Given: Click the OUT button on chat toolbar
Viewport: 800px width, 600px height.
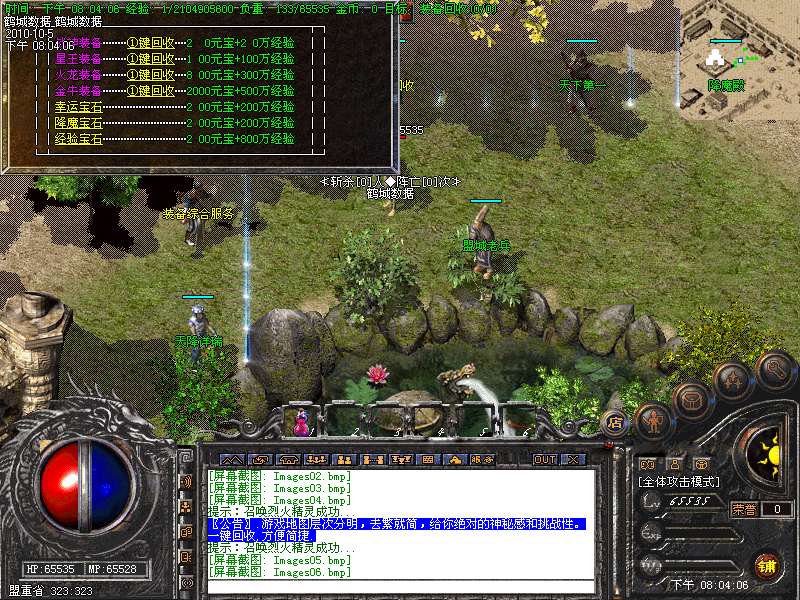Looking at the screenshot, I should tap(544, 459).
